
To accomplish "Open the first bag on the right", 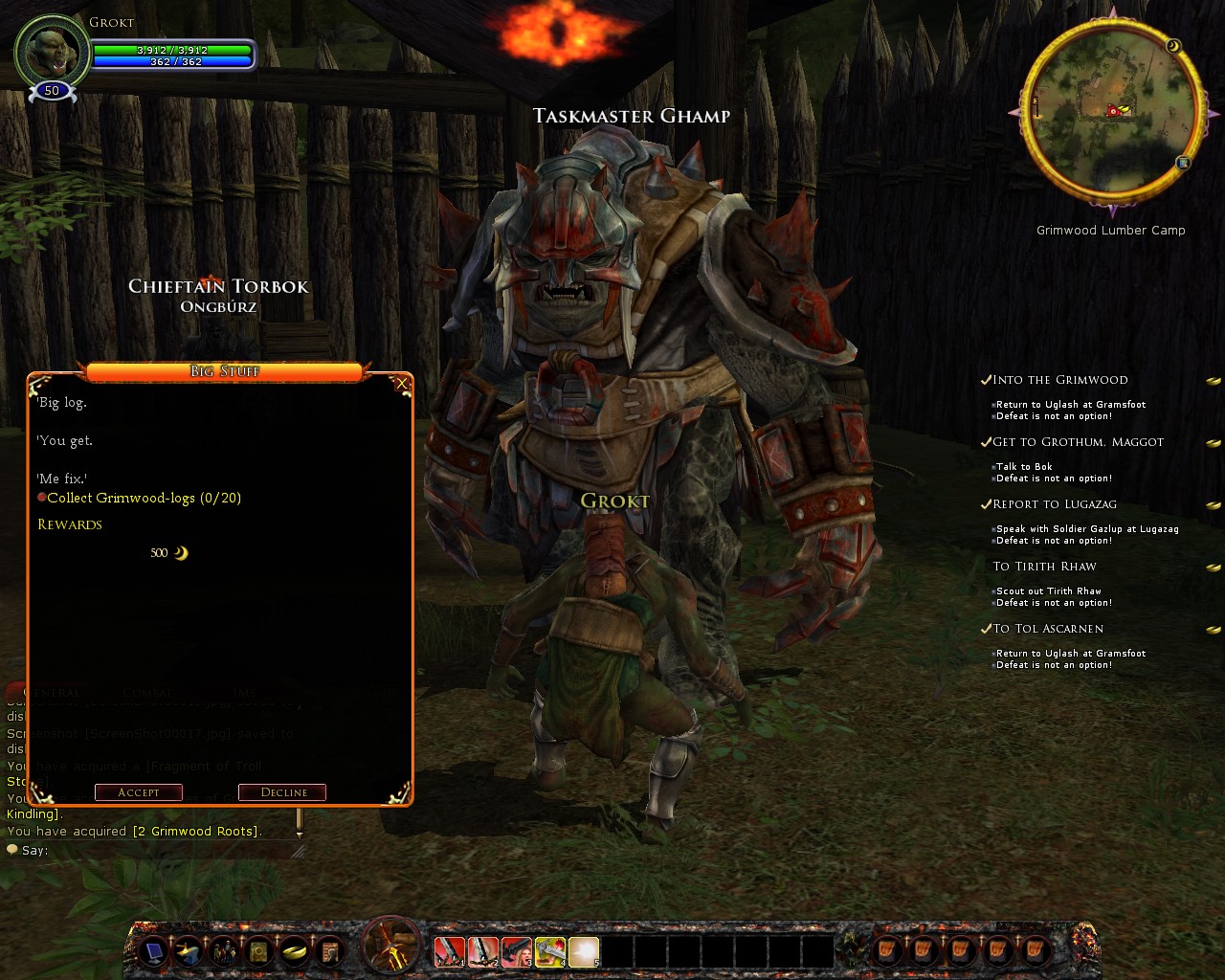I will tap(886, 951).
